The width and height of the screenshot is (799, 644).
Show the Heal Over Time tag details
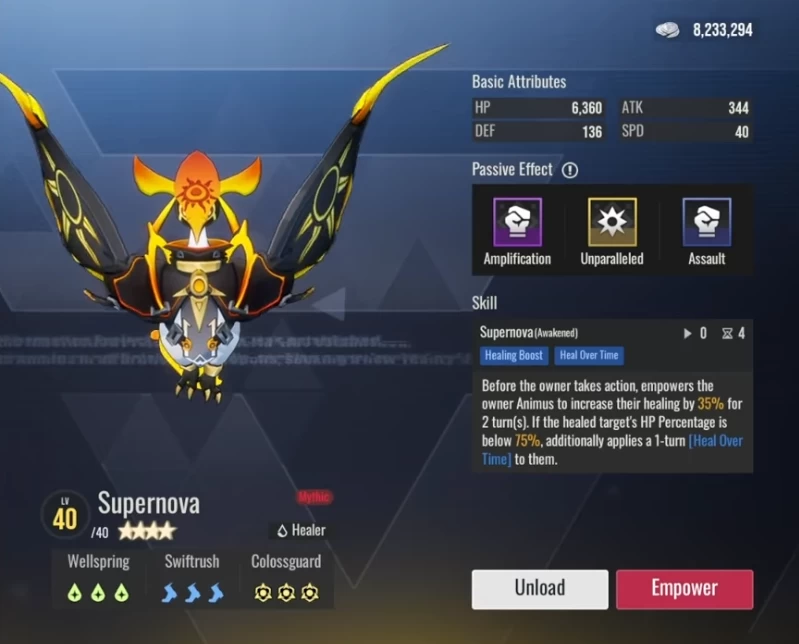pyautogui.click(x=589, y=355)
